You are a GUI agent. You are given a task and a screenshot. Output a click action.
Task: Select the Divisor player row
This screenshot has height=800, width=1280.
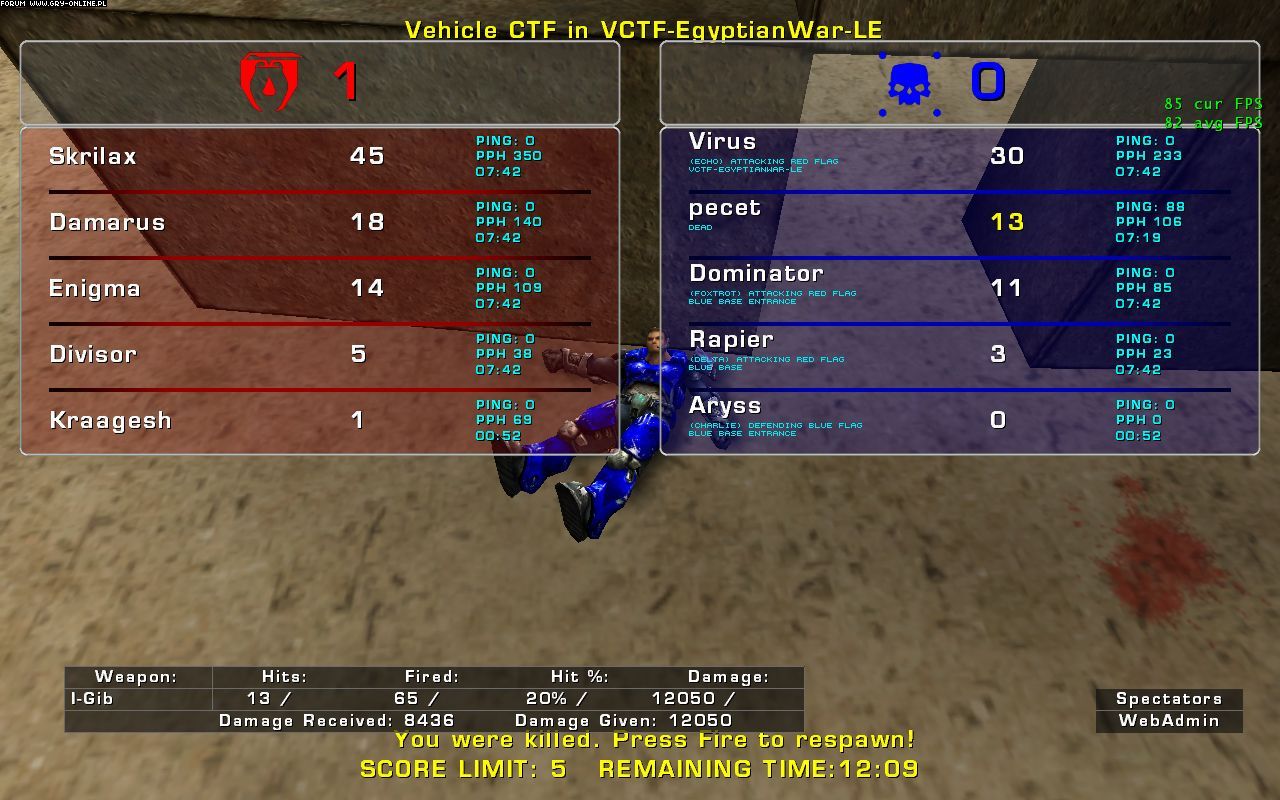[x=93, y=354]
